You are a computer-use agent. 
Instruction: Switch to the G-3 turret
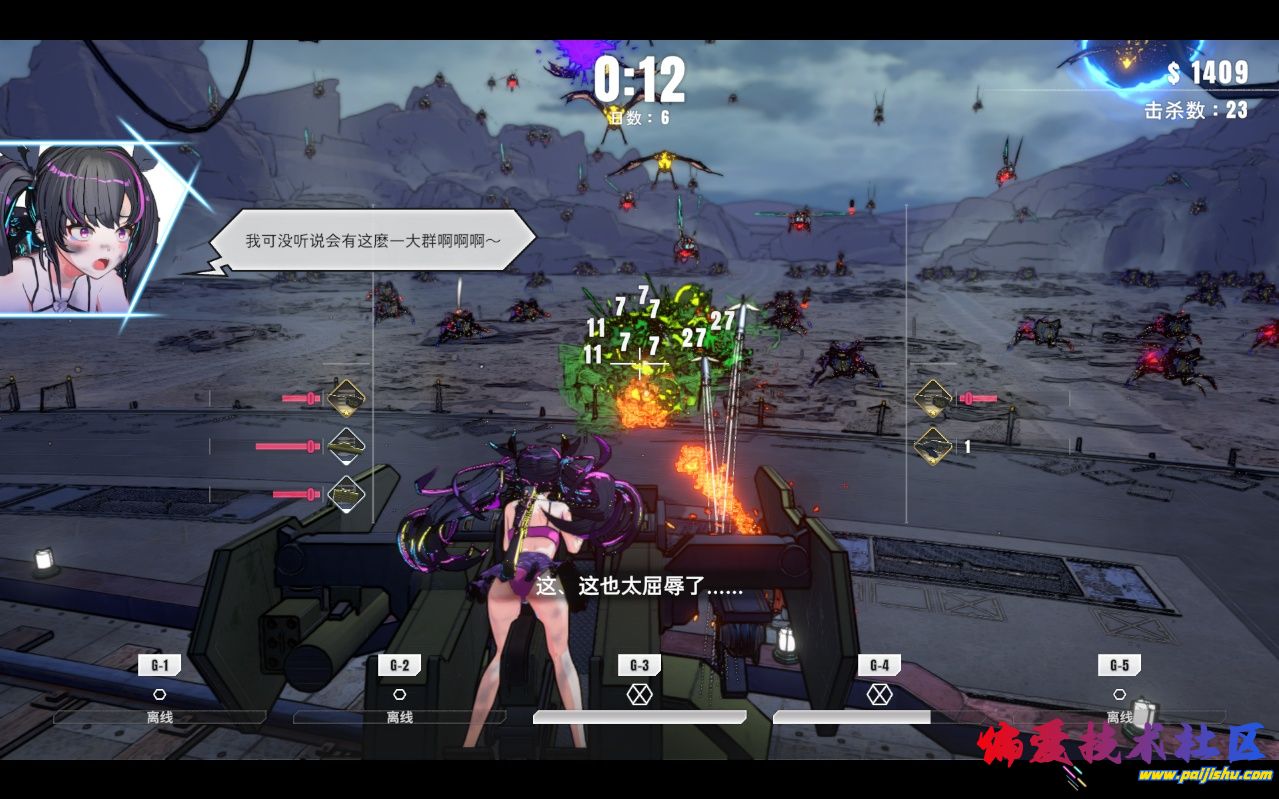click(639, 692)
